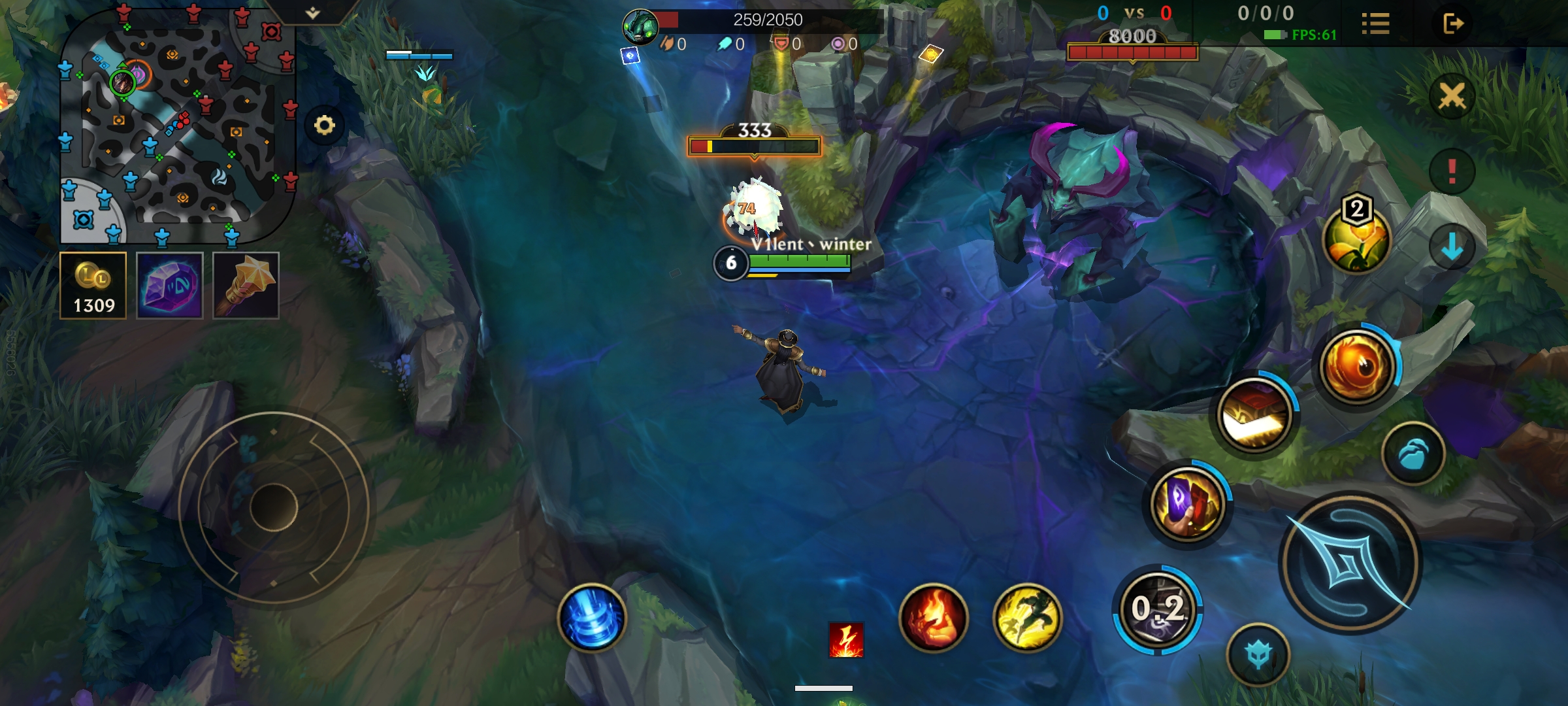Use the yellow glowing card ability
The image size is (1568, 706).
(x=1254, y=416)
